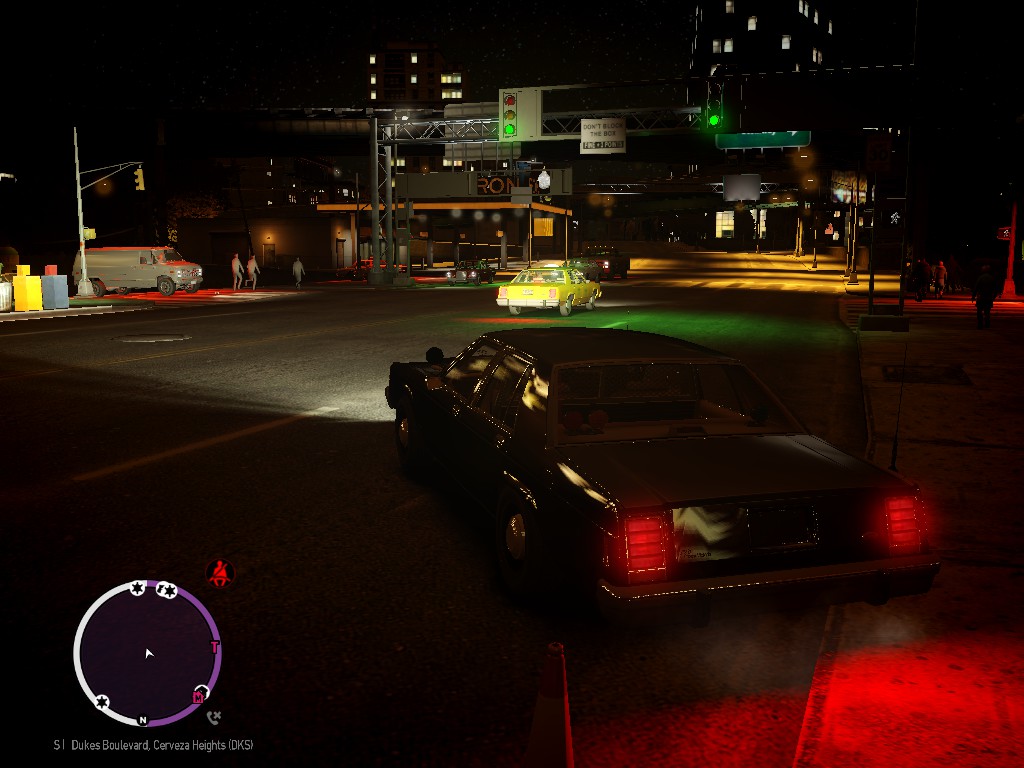Select the pink T marker on the radar
1024x768 pixels.
point(214,647)
